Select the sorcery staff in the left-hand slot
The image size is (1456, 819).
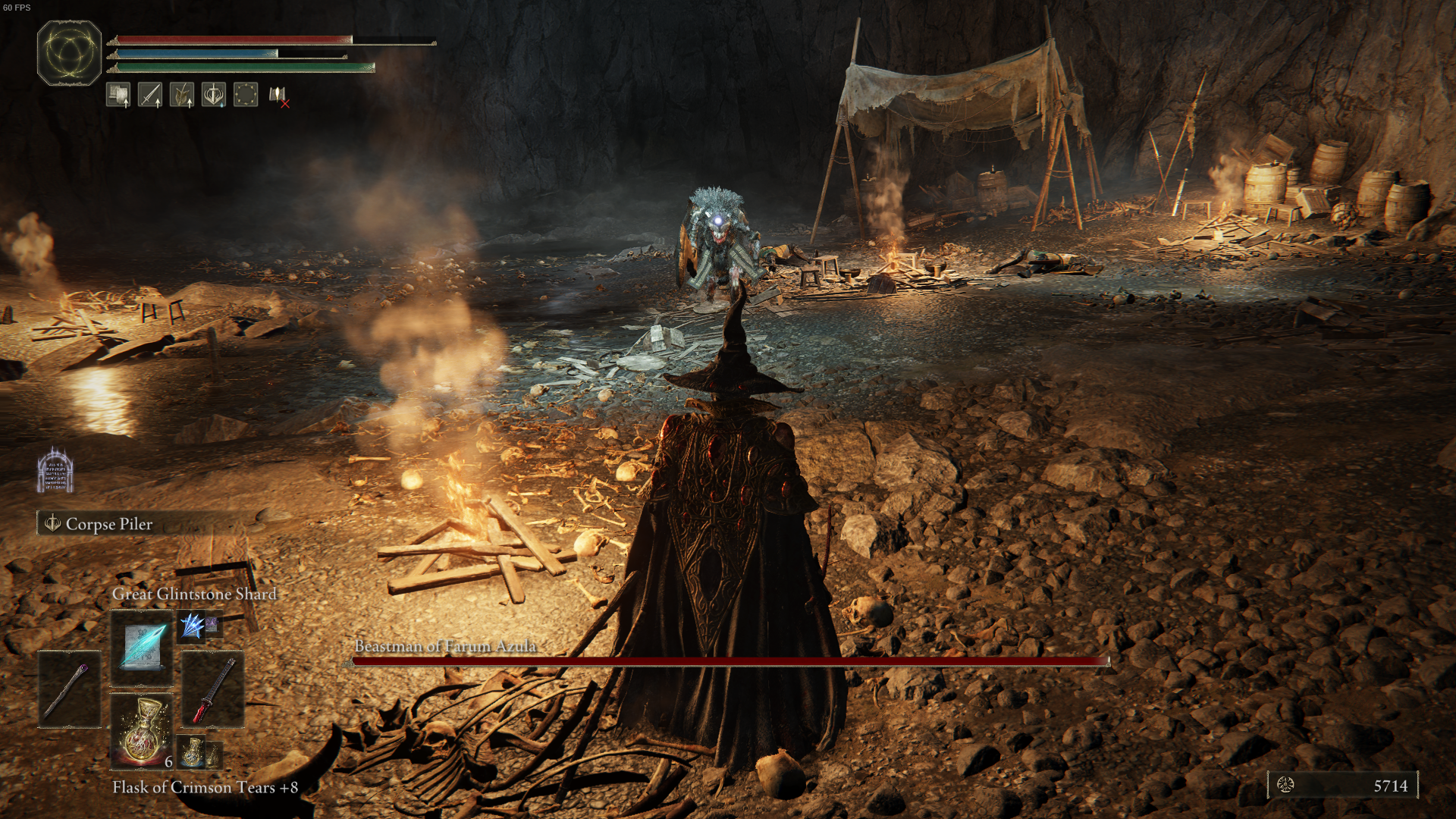70,689
